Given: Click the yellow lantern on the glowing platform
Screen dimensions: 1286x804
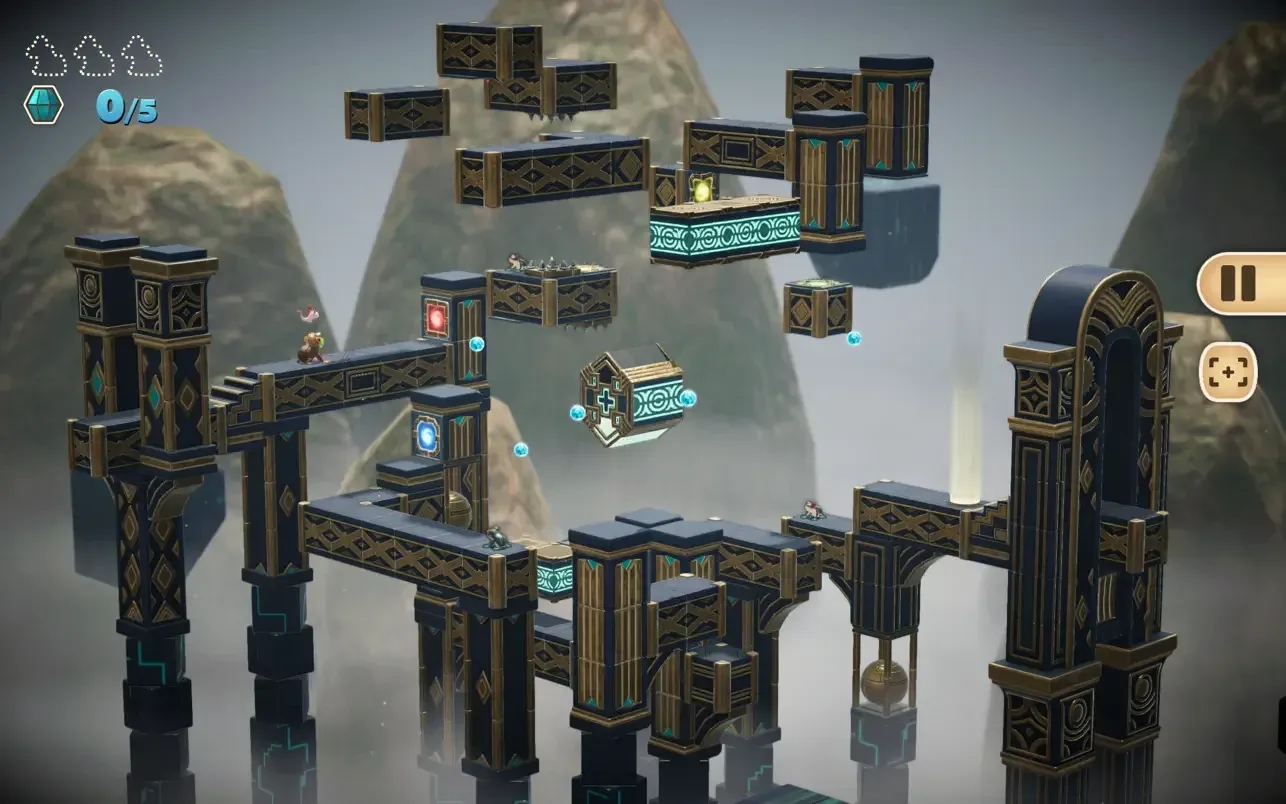Looking at the screenshot, I should (x=700, y=190).
